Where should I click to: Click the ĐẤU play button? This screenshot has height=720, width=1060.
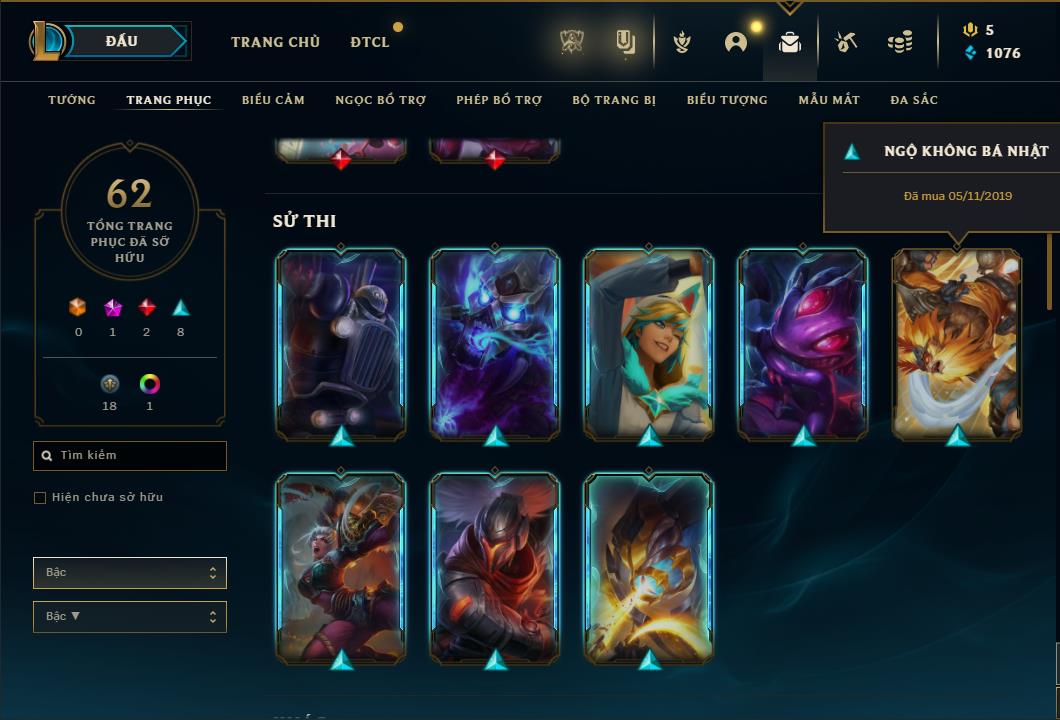click(x=122, y=41)
